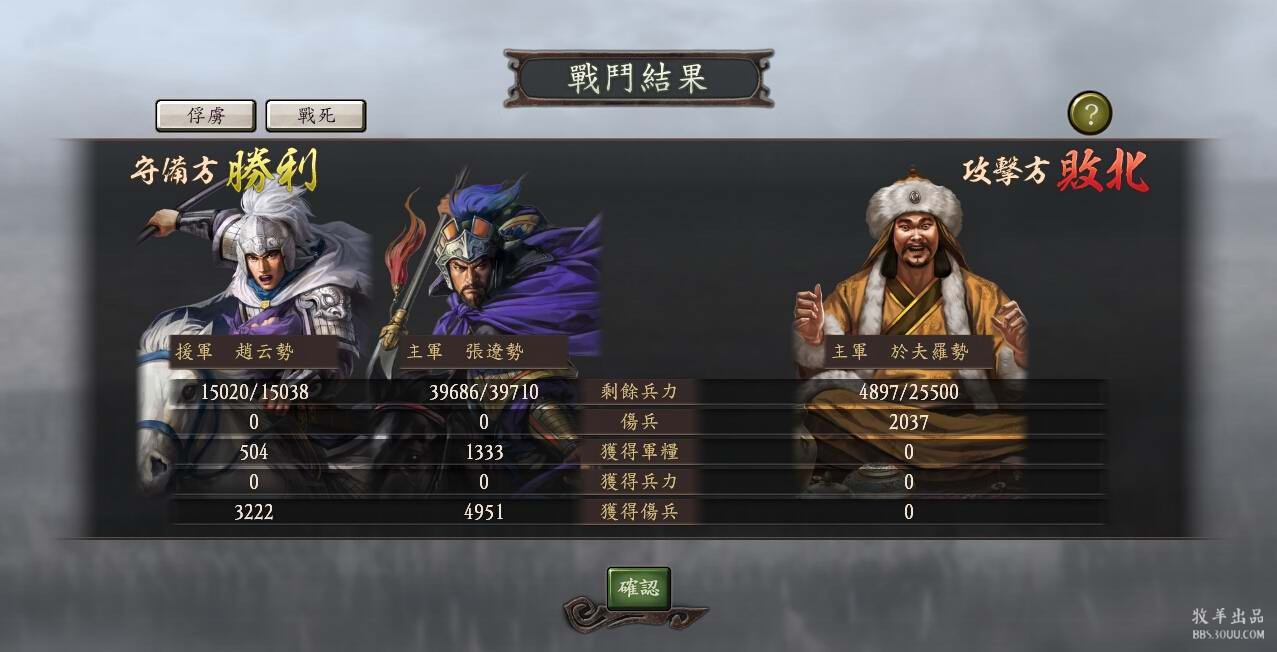
Task: Show the 俘虜 prisoners list
Action: pos(206,116)
